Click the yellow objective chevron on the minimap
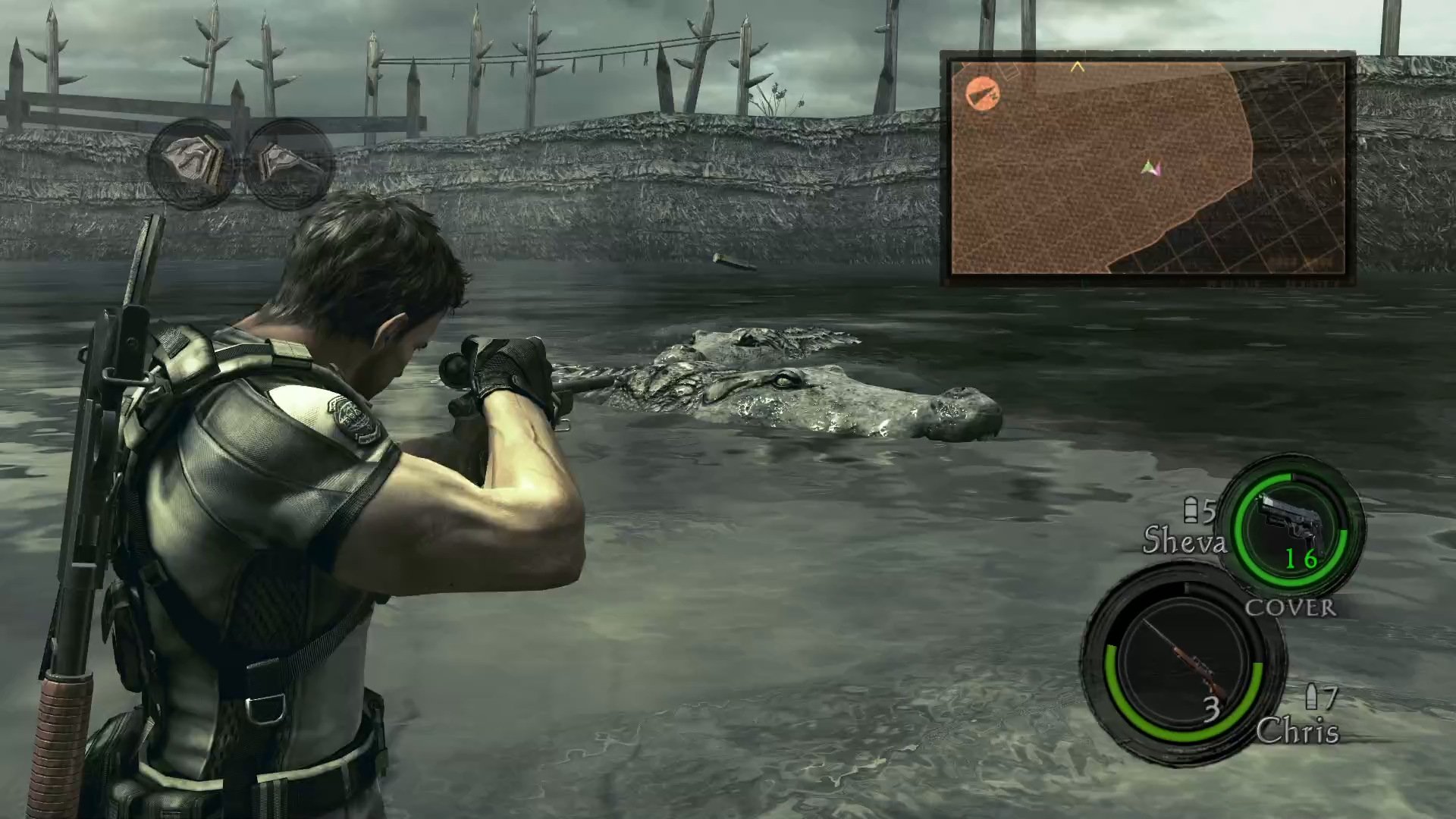 point(1080,67)
